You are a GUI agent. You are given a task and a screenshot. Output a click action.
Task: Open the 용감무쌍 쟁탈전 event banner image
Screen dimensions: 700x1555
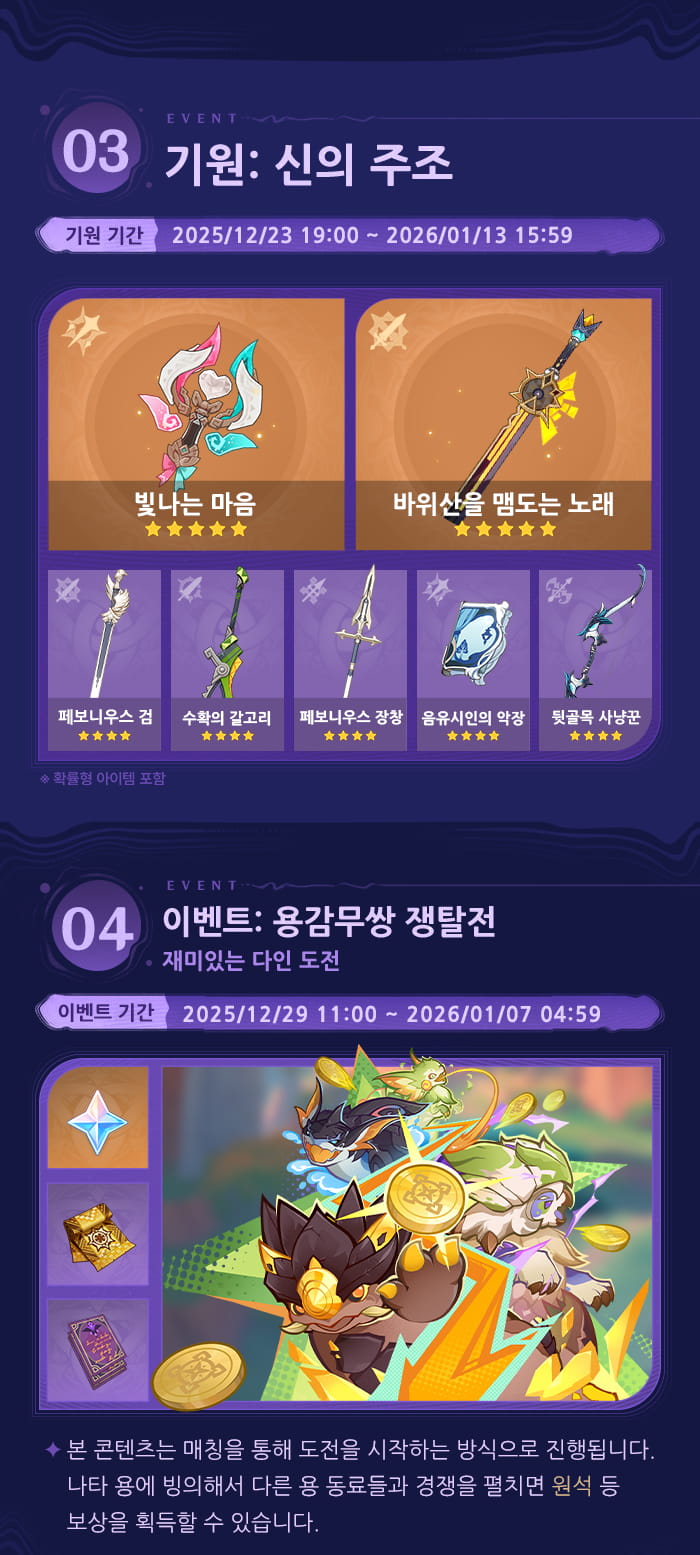click(x=407, y=1234)
